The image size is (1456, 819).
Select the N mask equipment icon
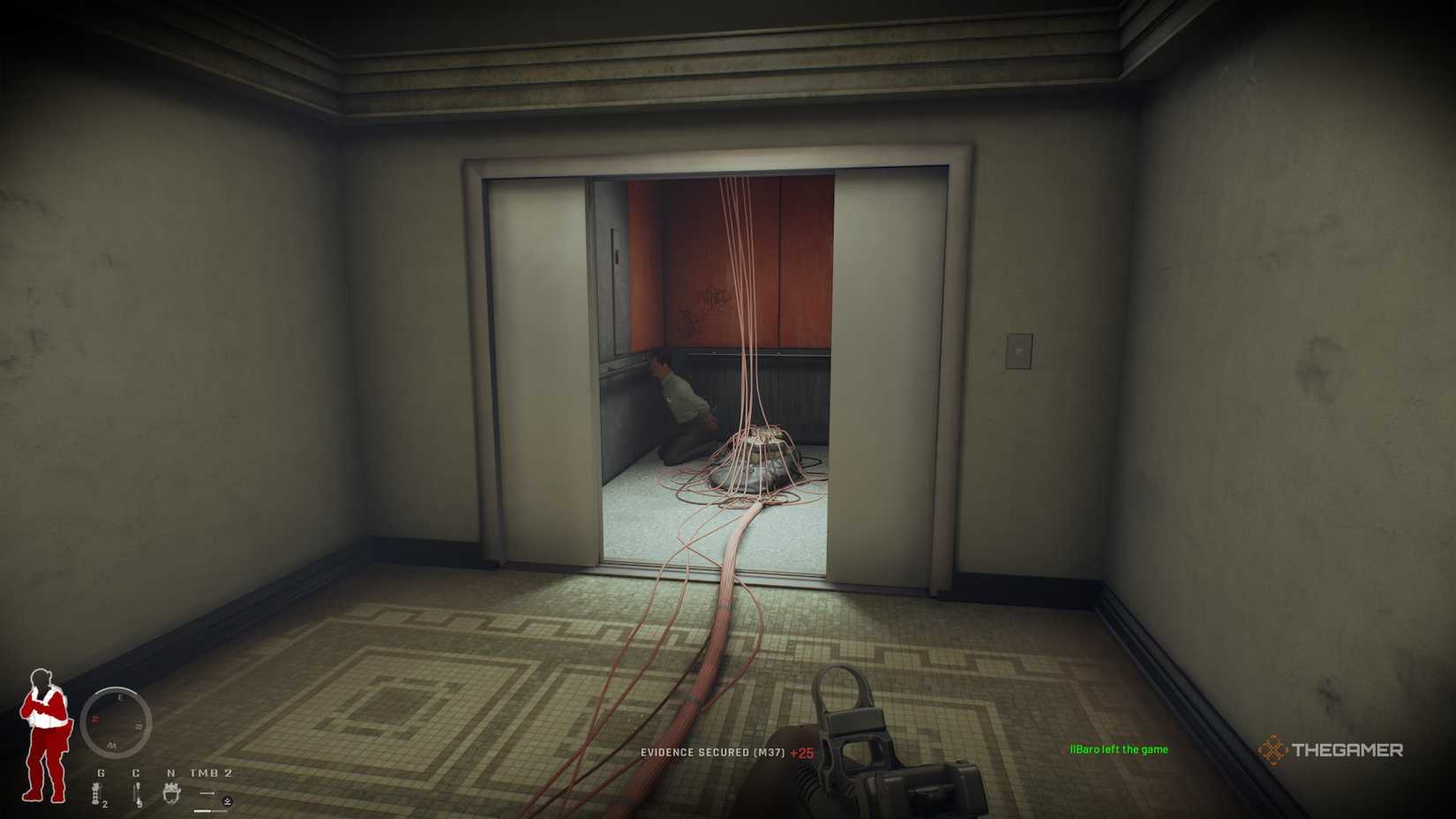pos(172,793)
